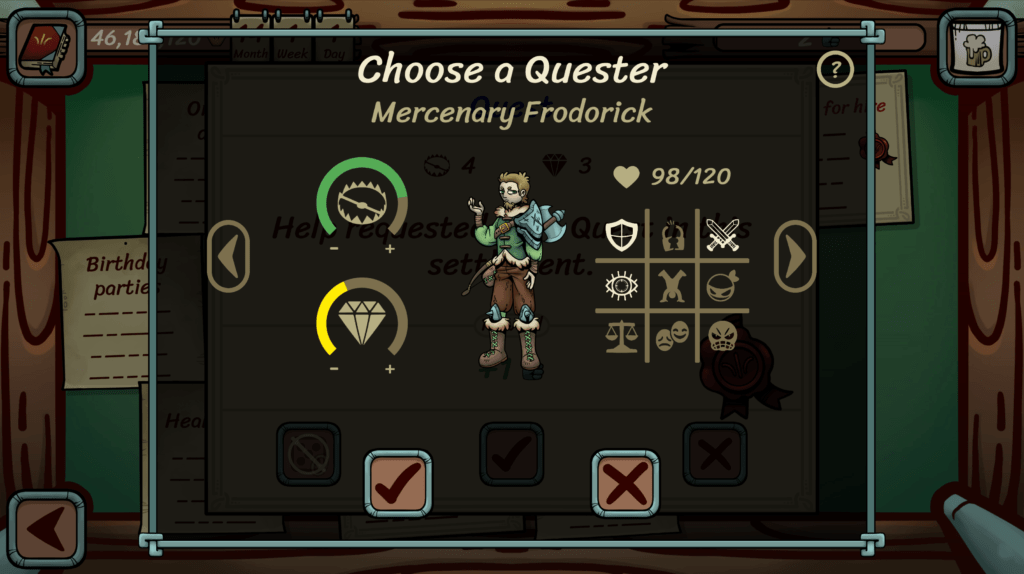This screenshot has height=574, width=1024.
Task: Select the shield trait icon
Action: pos(621,235)
